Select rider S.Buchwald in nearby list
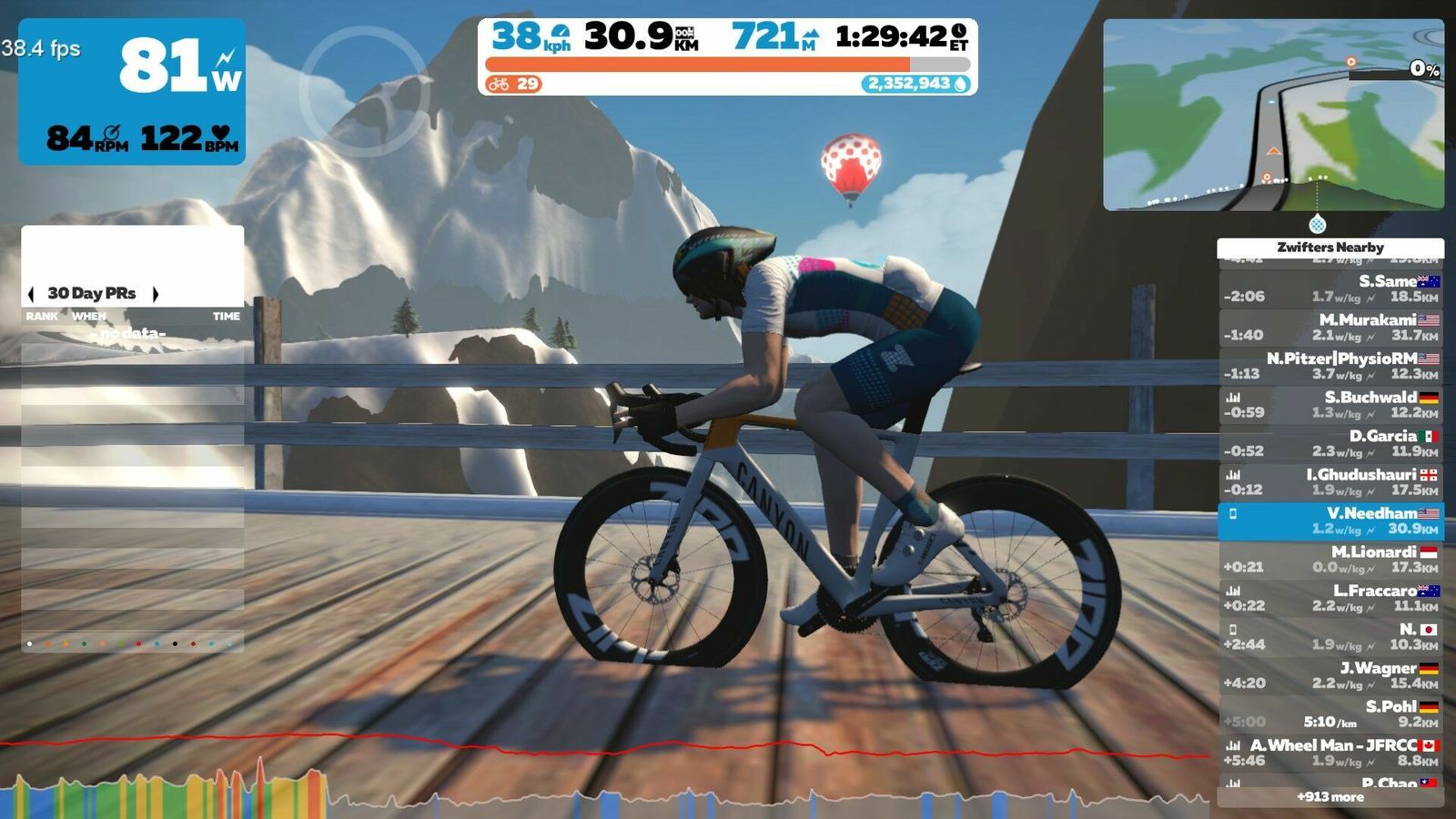Image resolution: width=1456 pixels, height=819 pixels. coord(1330,405)
